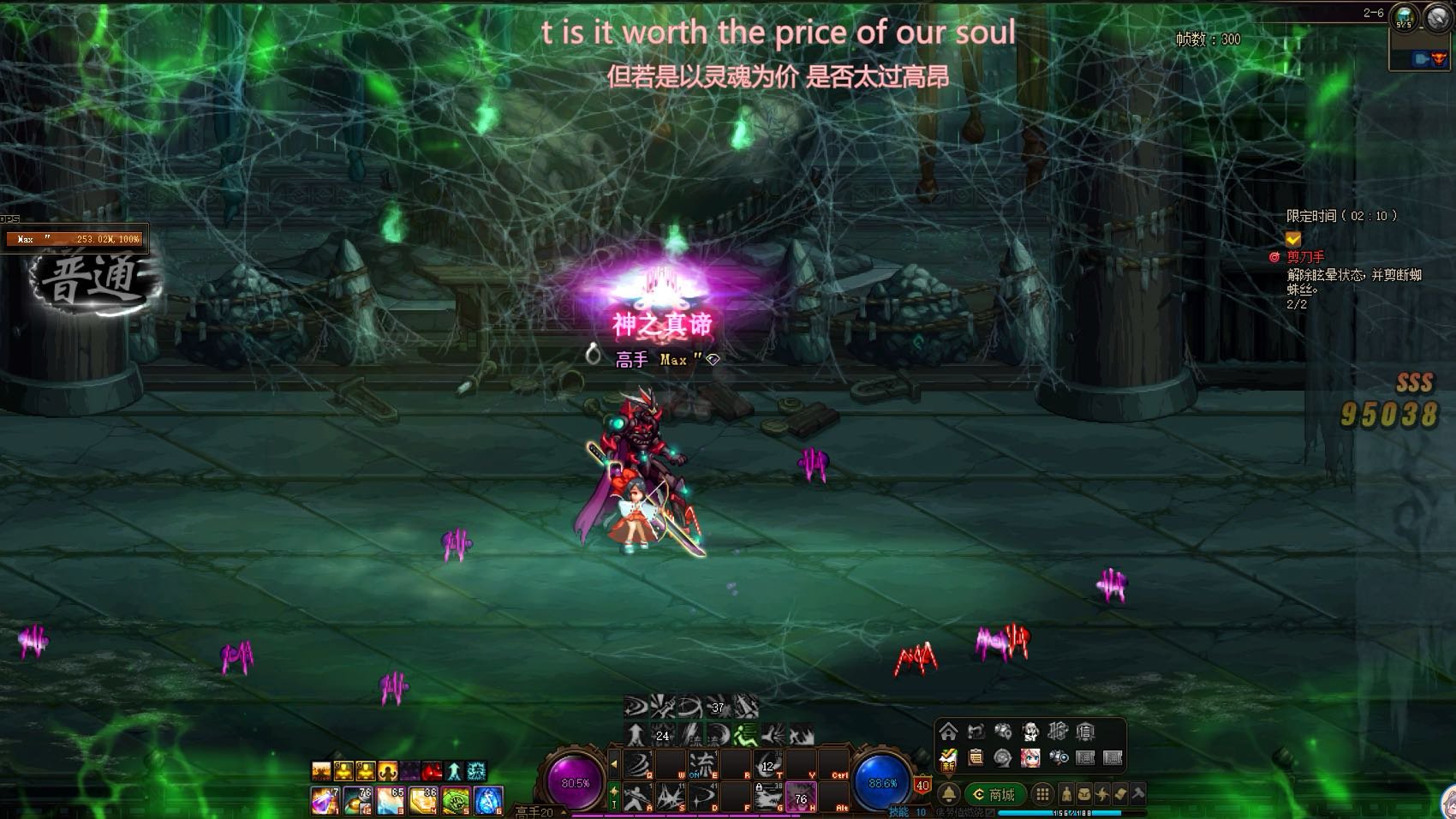Click the 5/5 globe icon by the minimap
Screen dimensions: 1456x819
pos(1404,17)
